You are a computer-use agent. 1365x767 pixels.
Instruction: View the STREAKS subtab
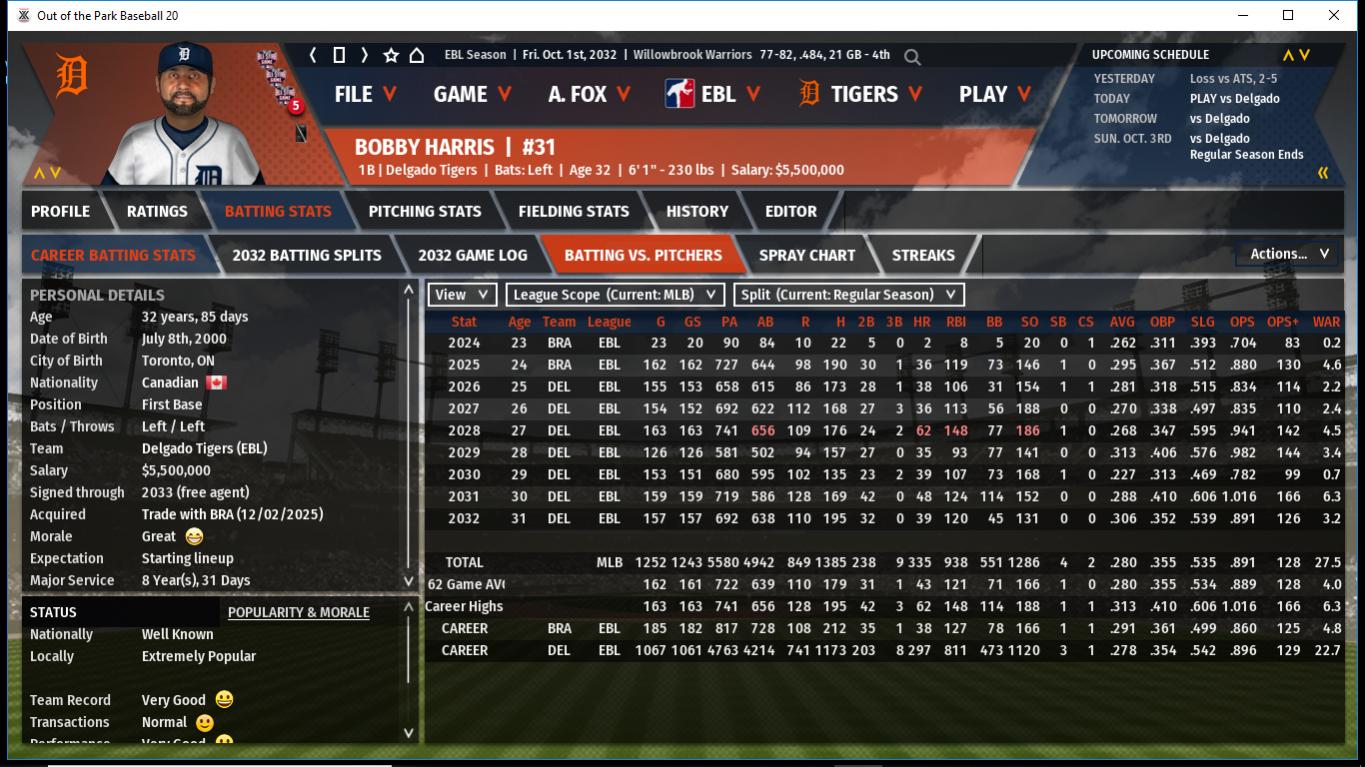[x=922, y=255]
